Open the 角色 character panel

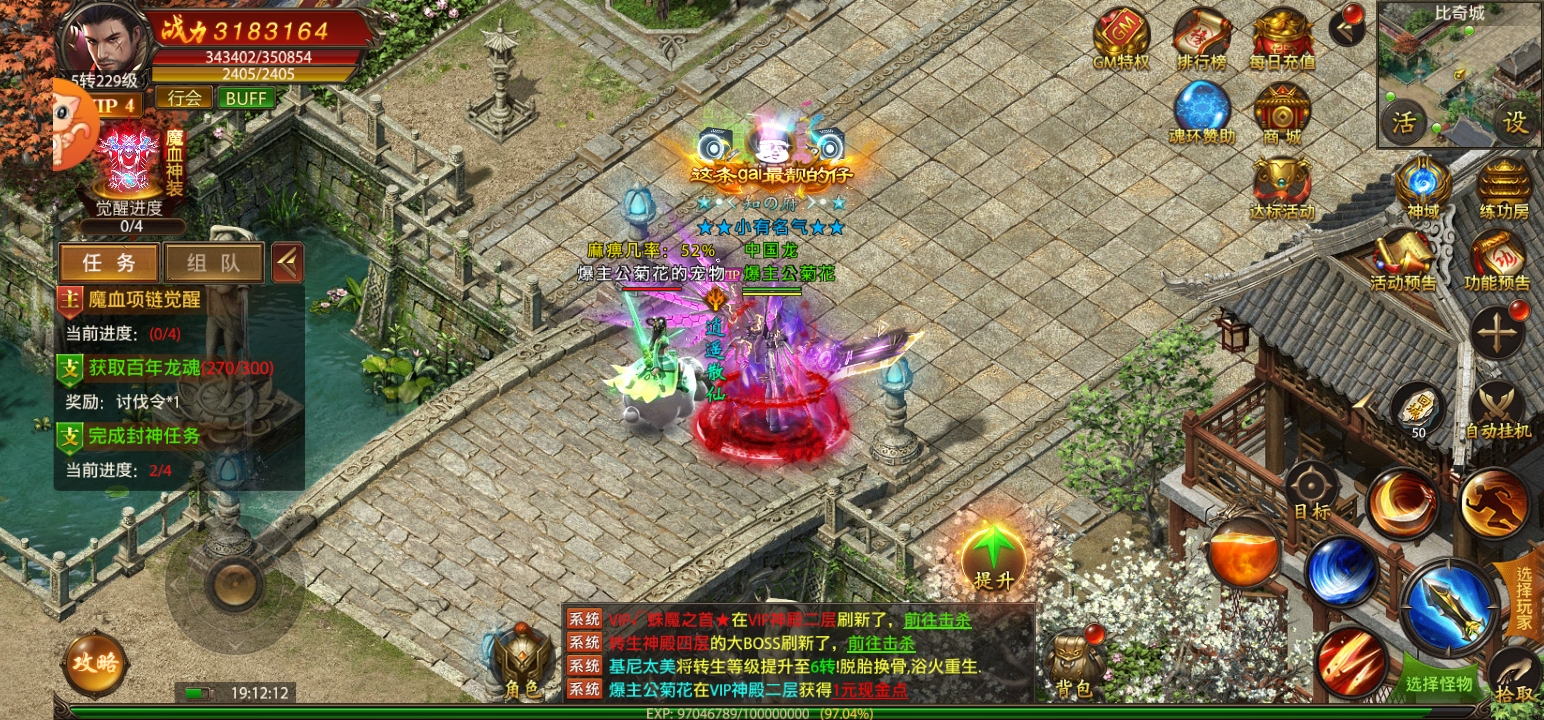[x=522, y=661]
